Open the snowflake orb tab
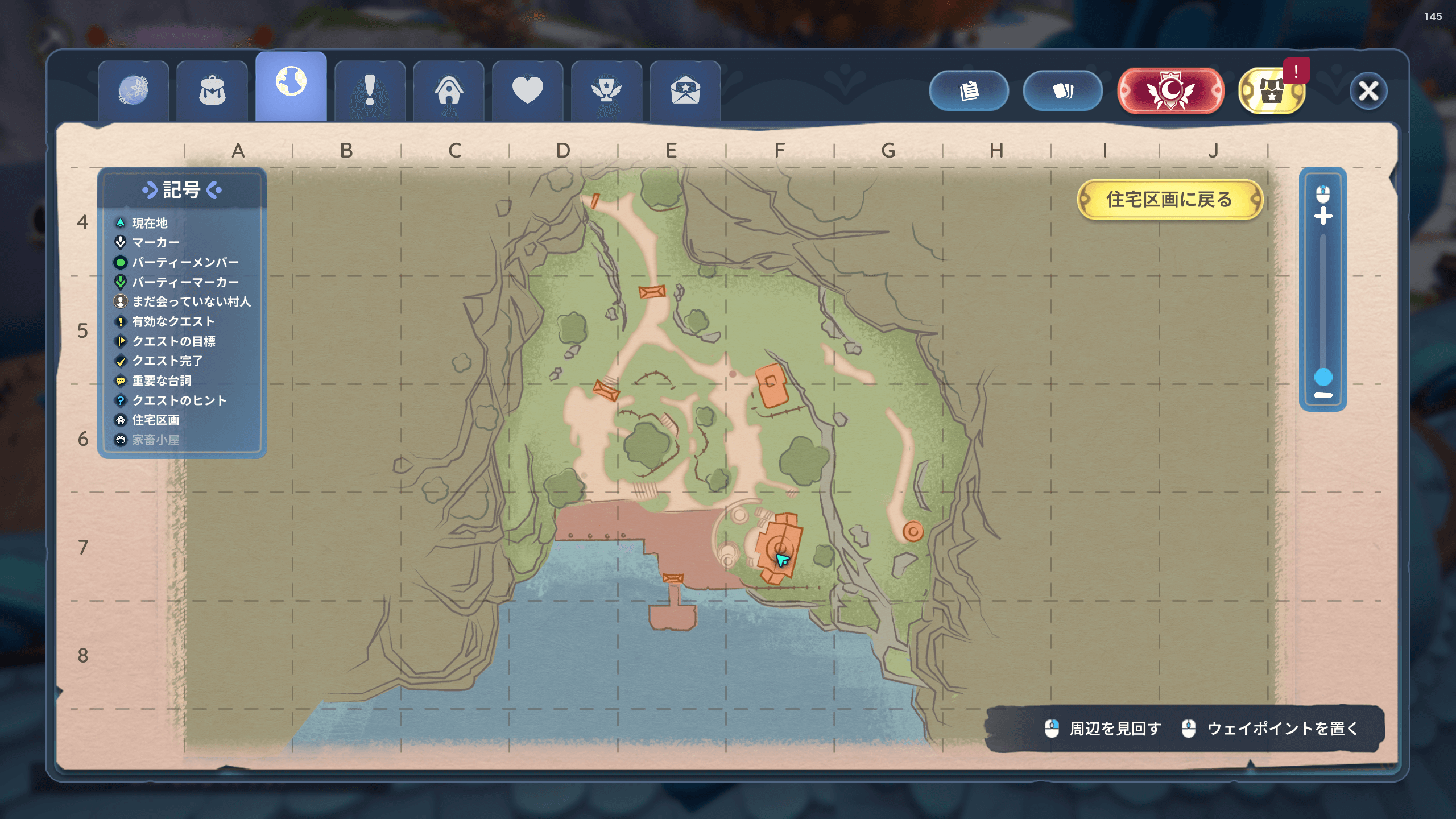The width and height of the screenshot is (1456, 819). [x=134, y=91]
